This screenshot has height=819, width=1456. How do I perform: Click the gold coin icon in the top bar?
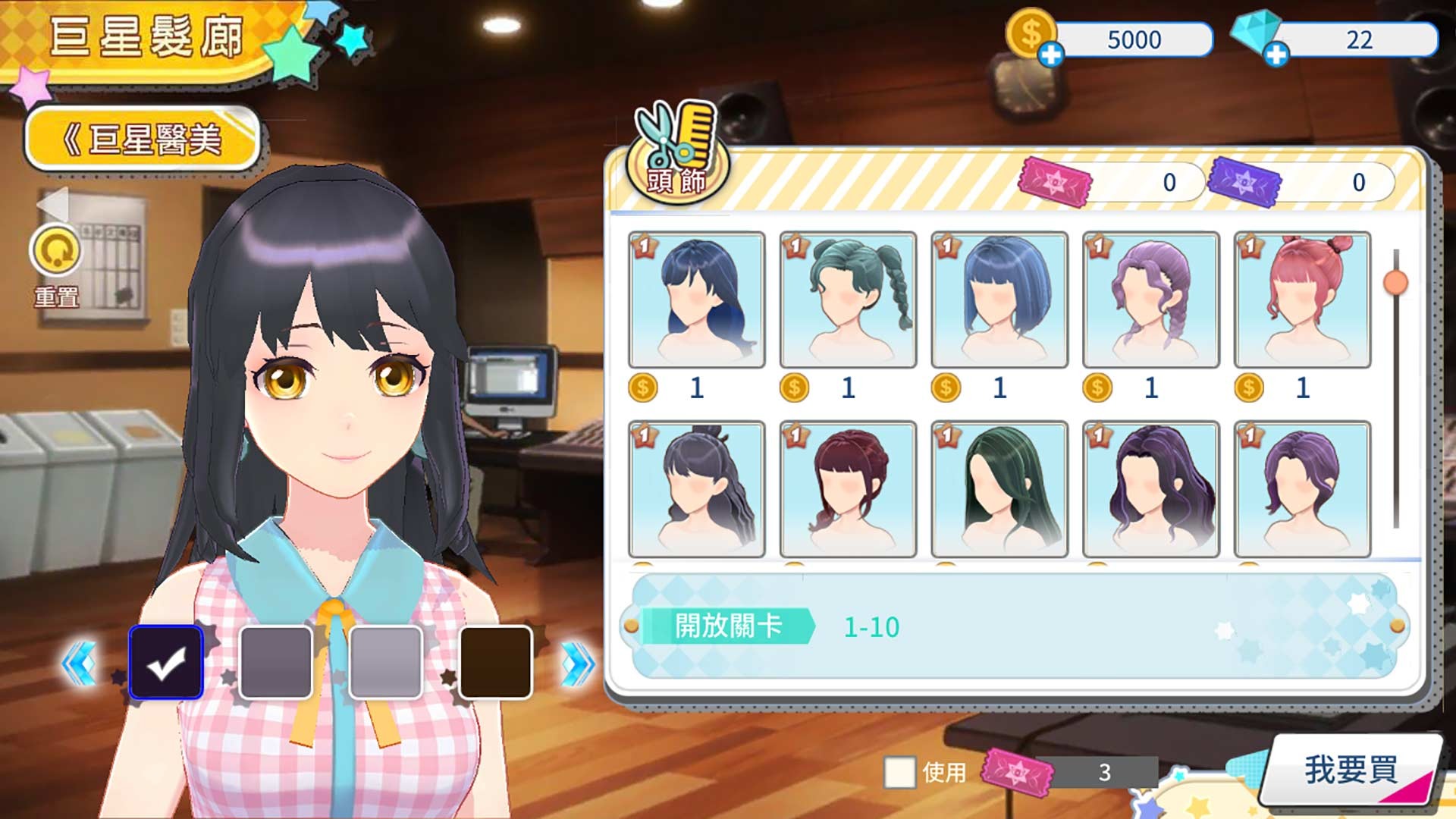click(x=1033, y=34)
